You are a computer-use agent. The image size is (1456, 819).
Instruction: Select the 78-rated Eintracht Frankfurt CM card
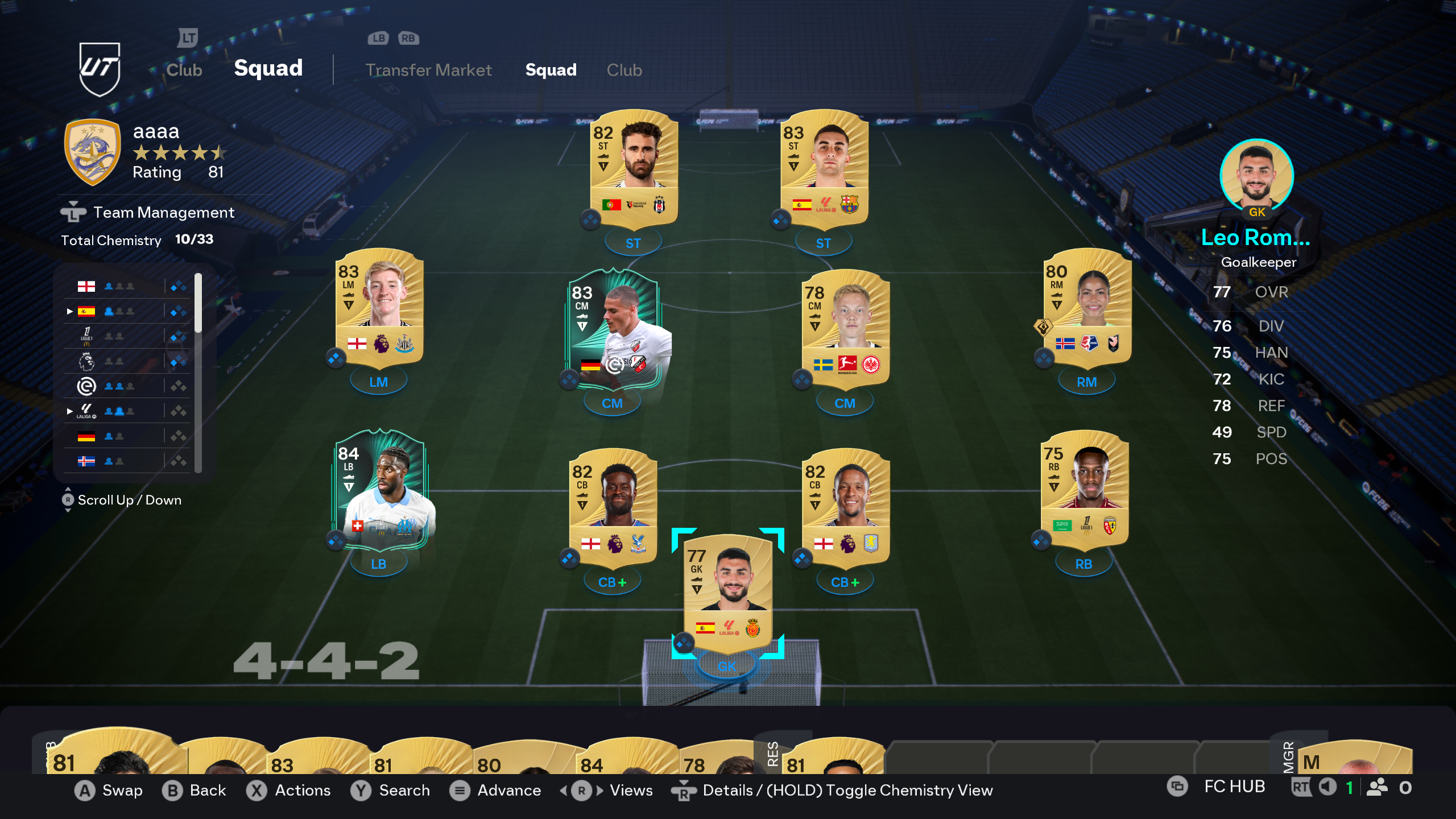tap(845, 328)
